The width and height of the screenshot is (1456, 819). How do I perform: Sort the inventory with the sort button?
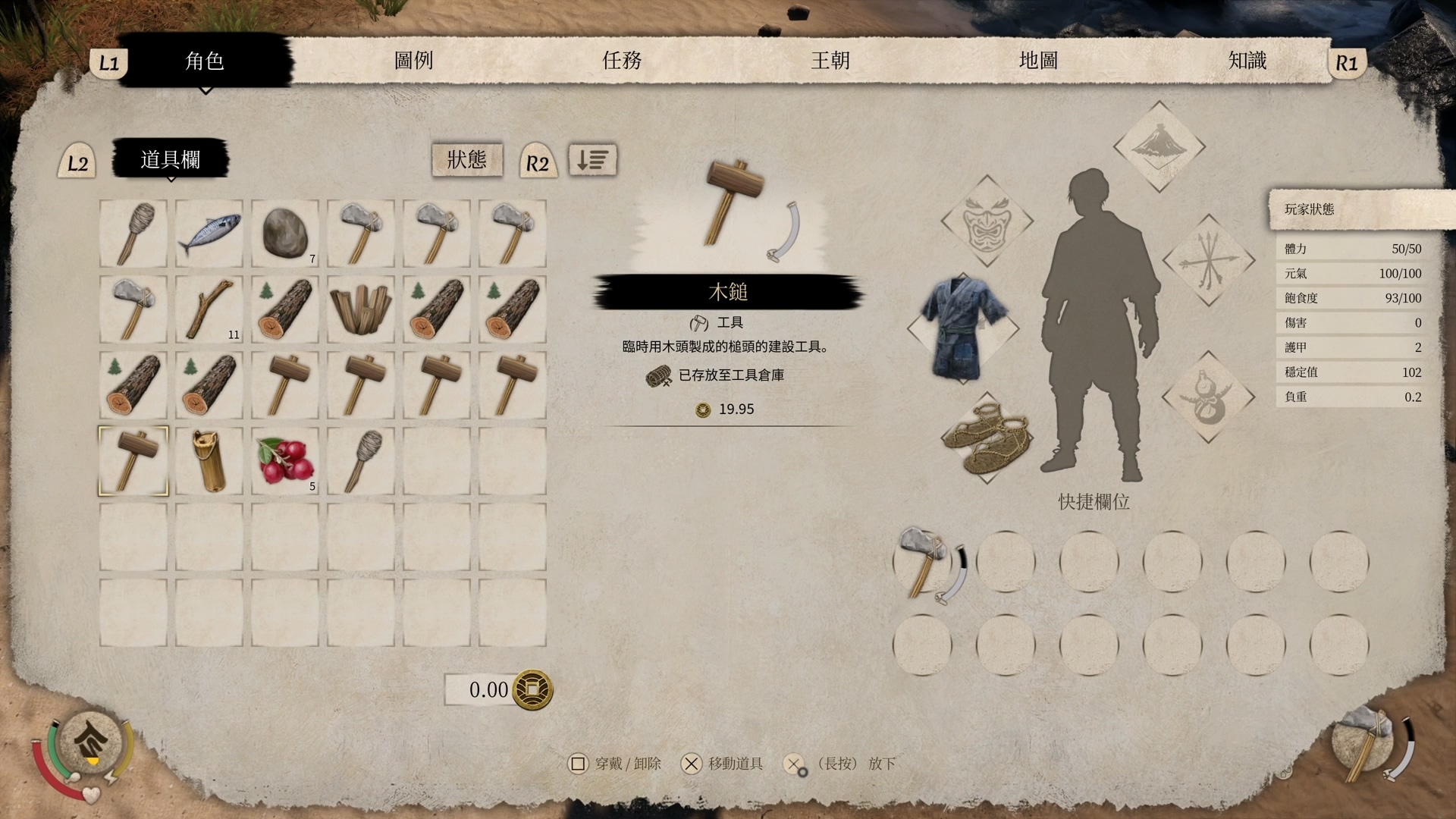coord(592,160)
